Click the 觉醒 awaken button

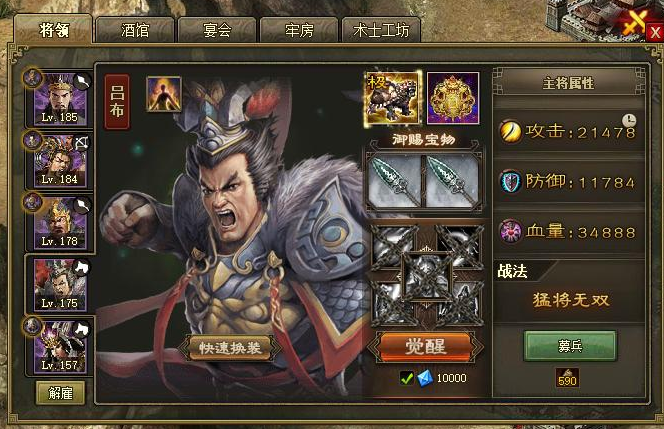pos(424,346)
